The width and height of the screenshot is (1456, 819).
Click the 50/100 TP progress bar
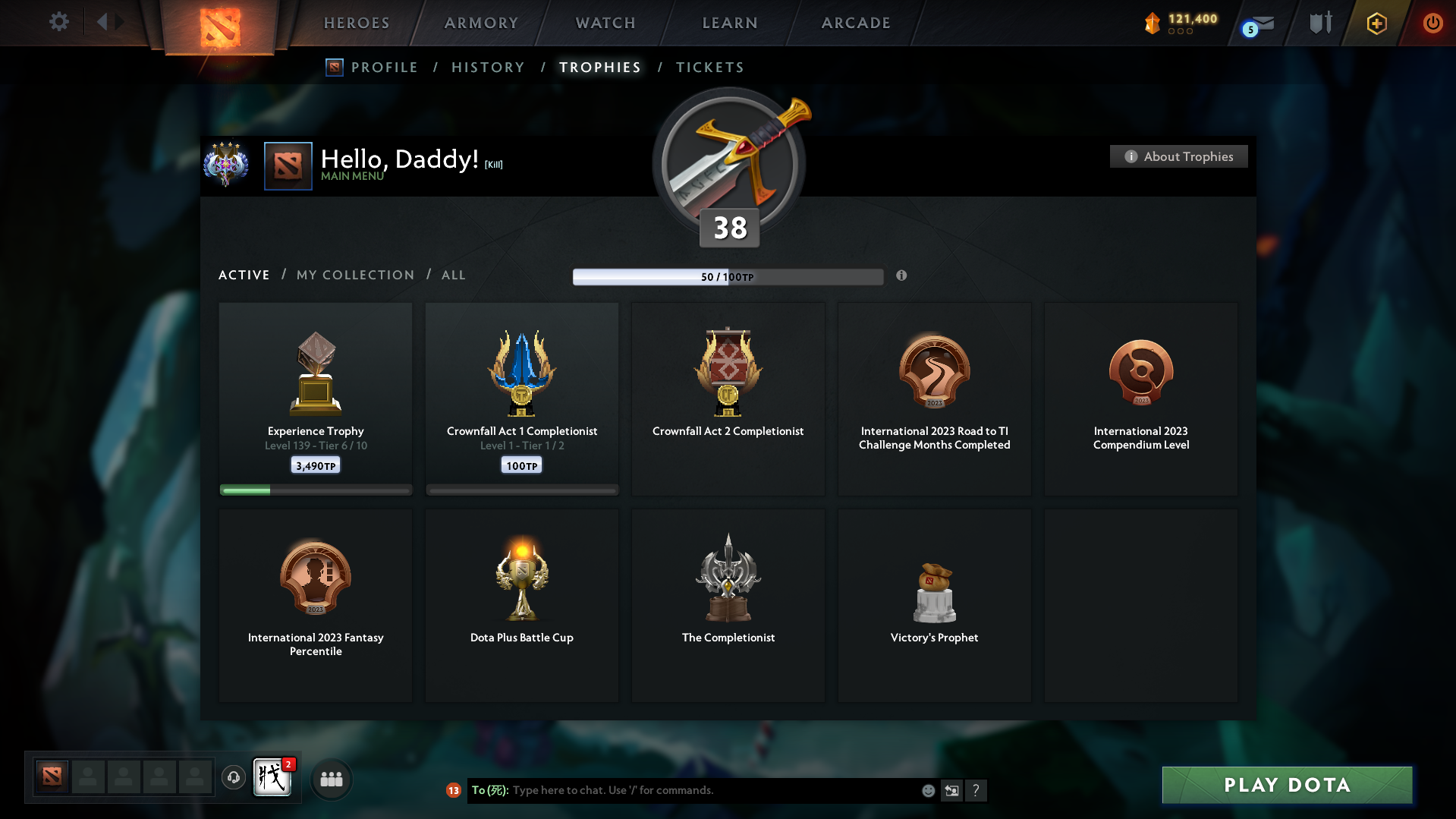(x=728, y=276)
